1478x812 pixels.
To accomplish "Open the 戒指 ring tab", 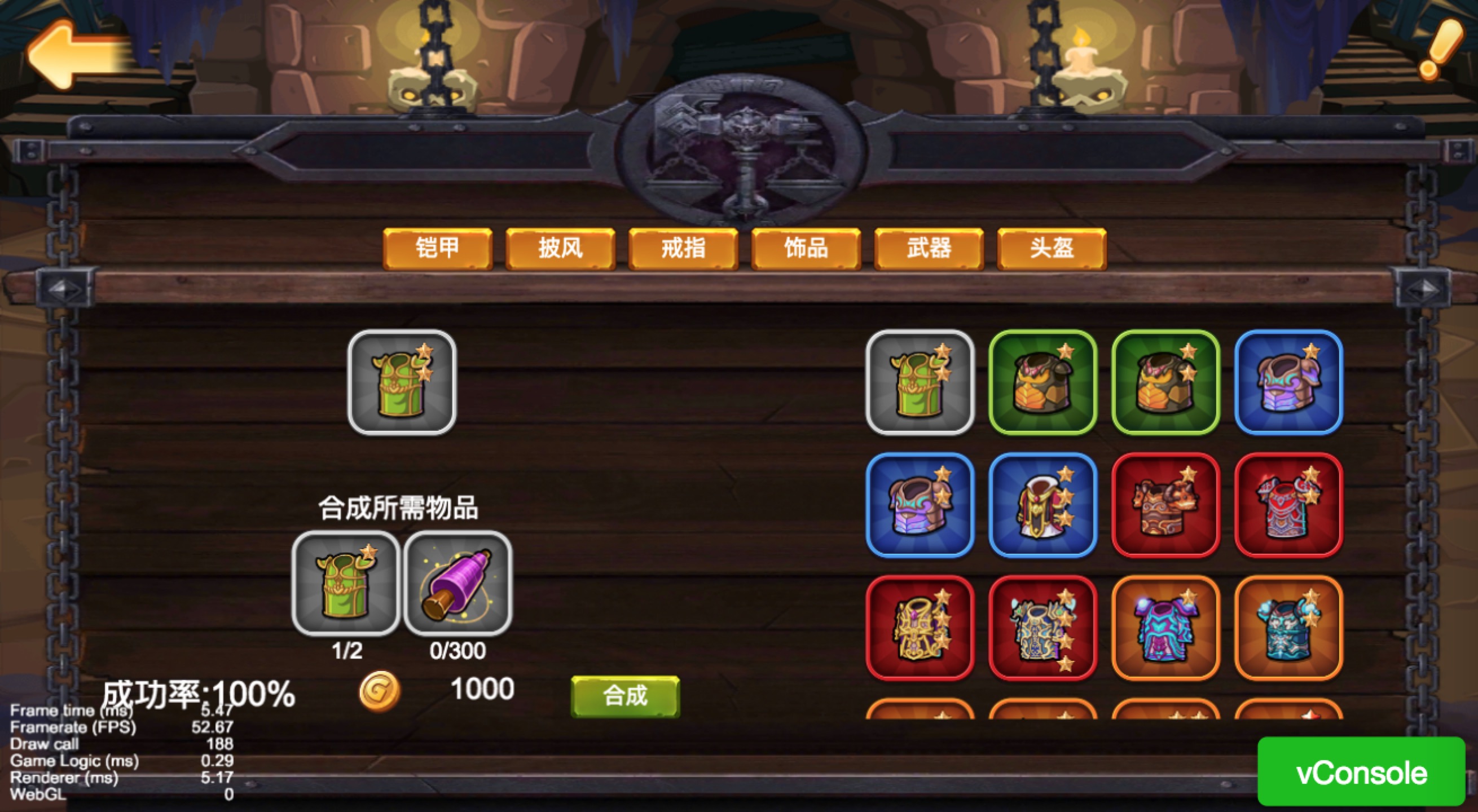I will tap(682, 249).
